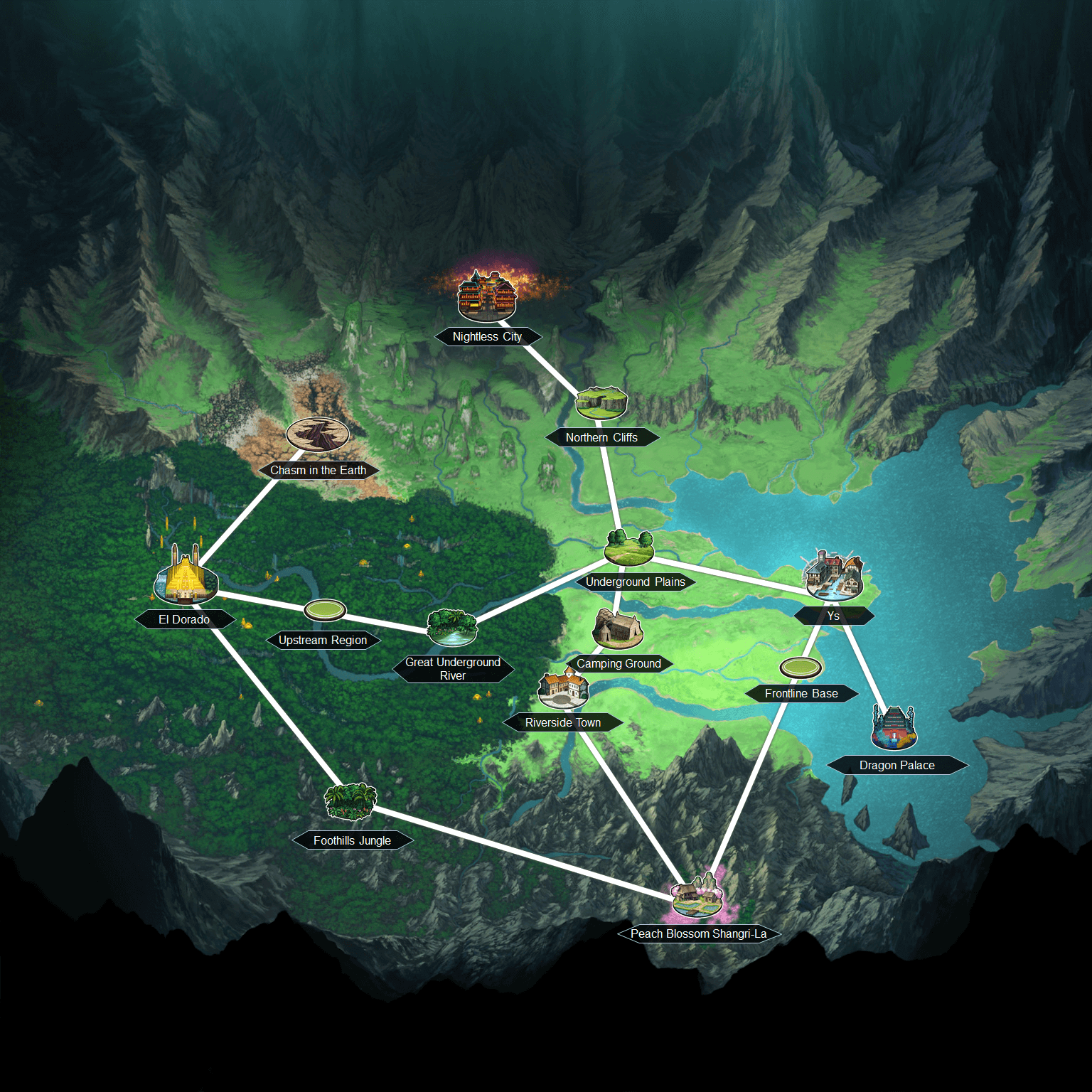The image size is (1092, 1092).
Task: Click the El Dorado text label
Action: click(x=185, y=619)
